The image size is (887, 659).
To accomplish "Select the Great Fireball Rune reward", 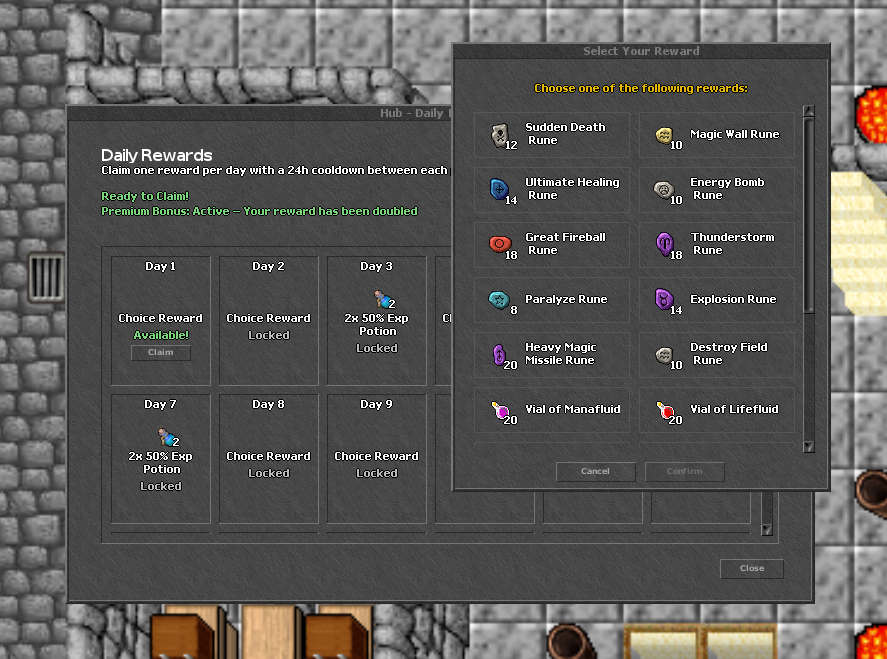I will 552,244.
